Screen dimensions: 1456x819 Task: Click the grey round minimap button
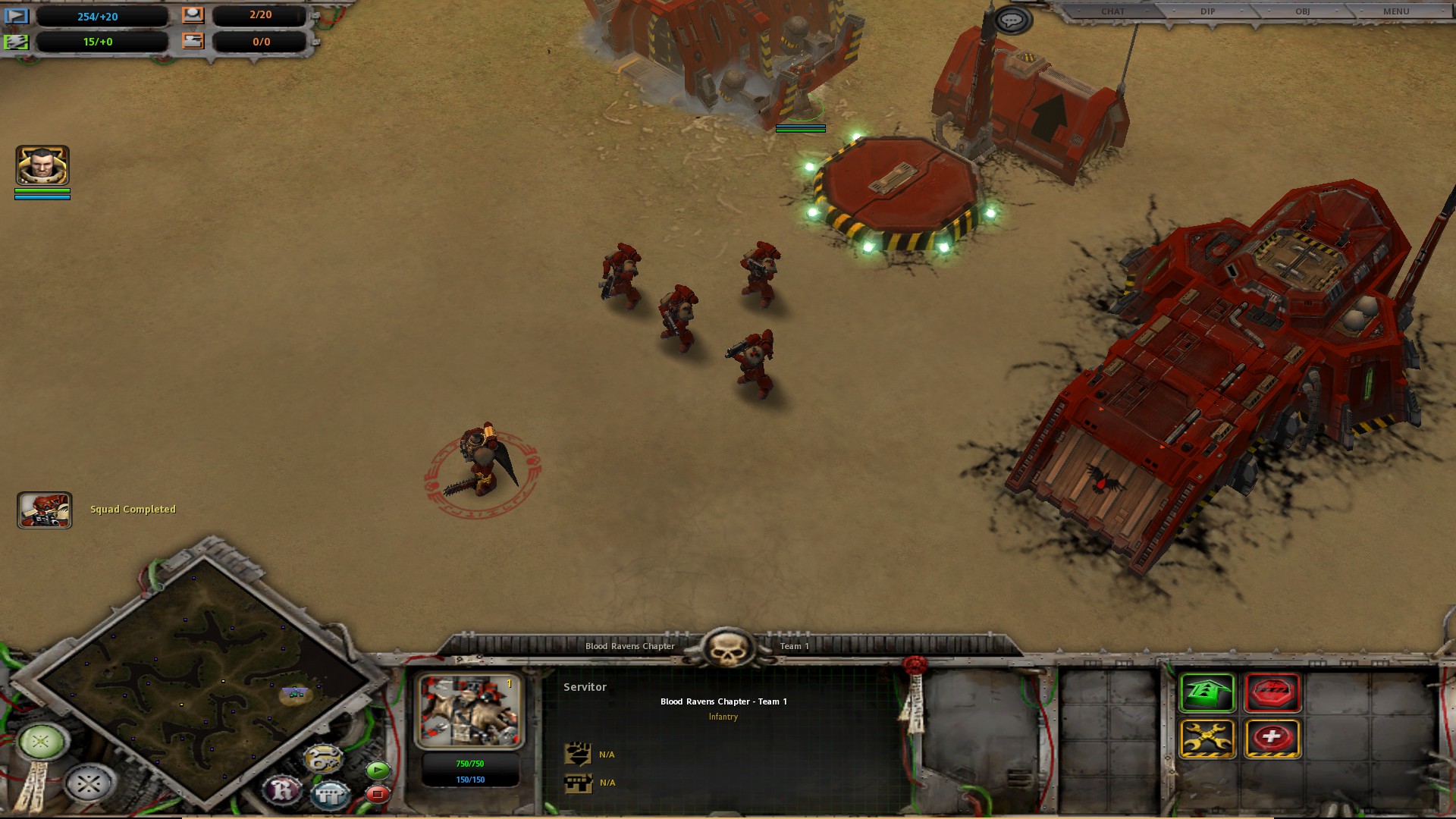[88, 784]
